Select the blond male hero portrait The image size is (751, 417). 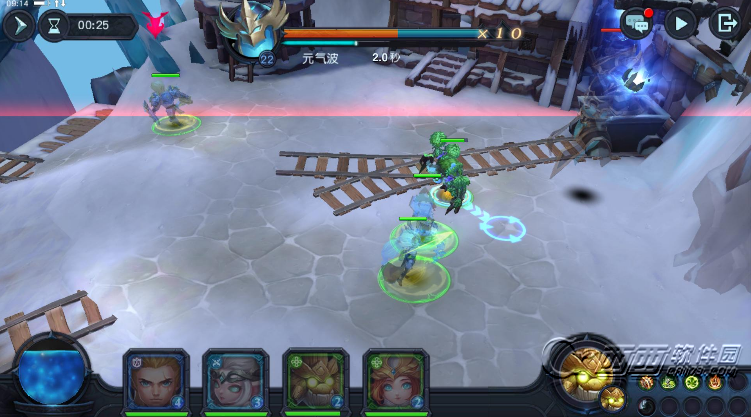(x=153, y=378)
